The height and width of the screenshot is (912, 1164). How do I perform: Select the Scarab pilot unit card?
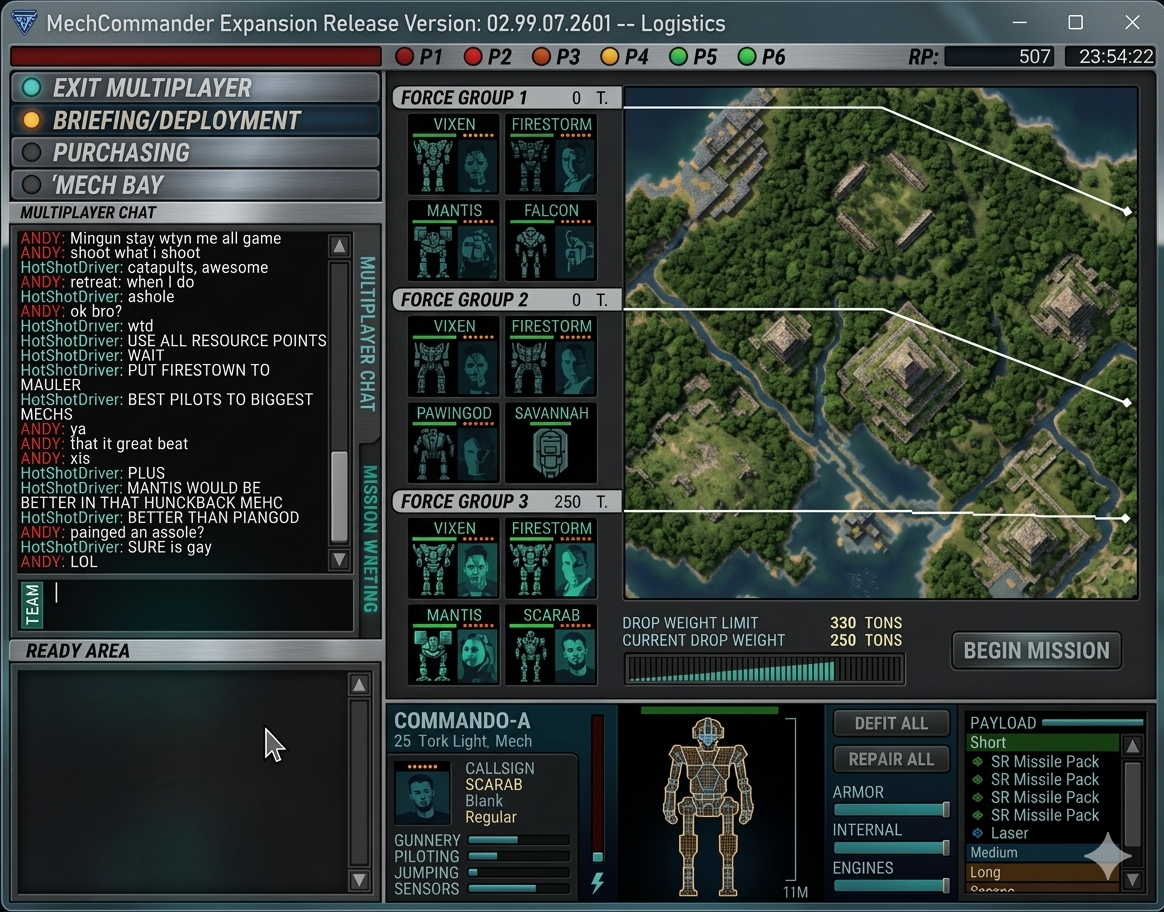coord(551,645)
